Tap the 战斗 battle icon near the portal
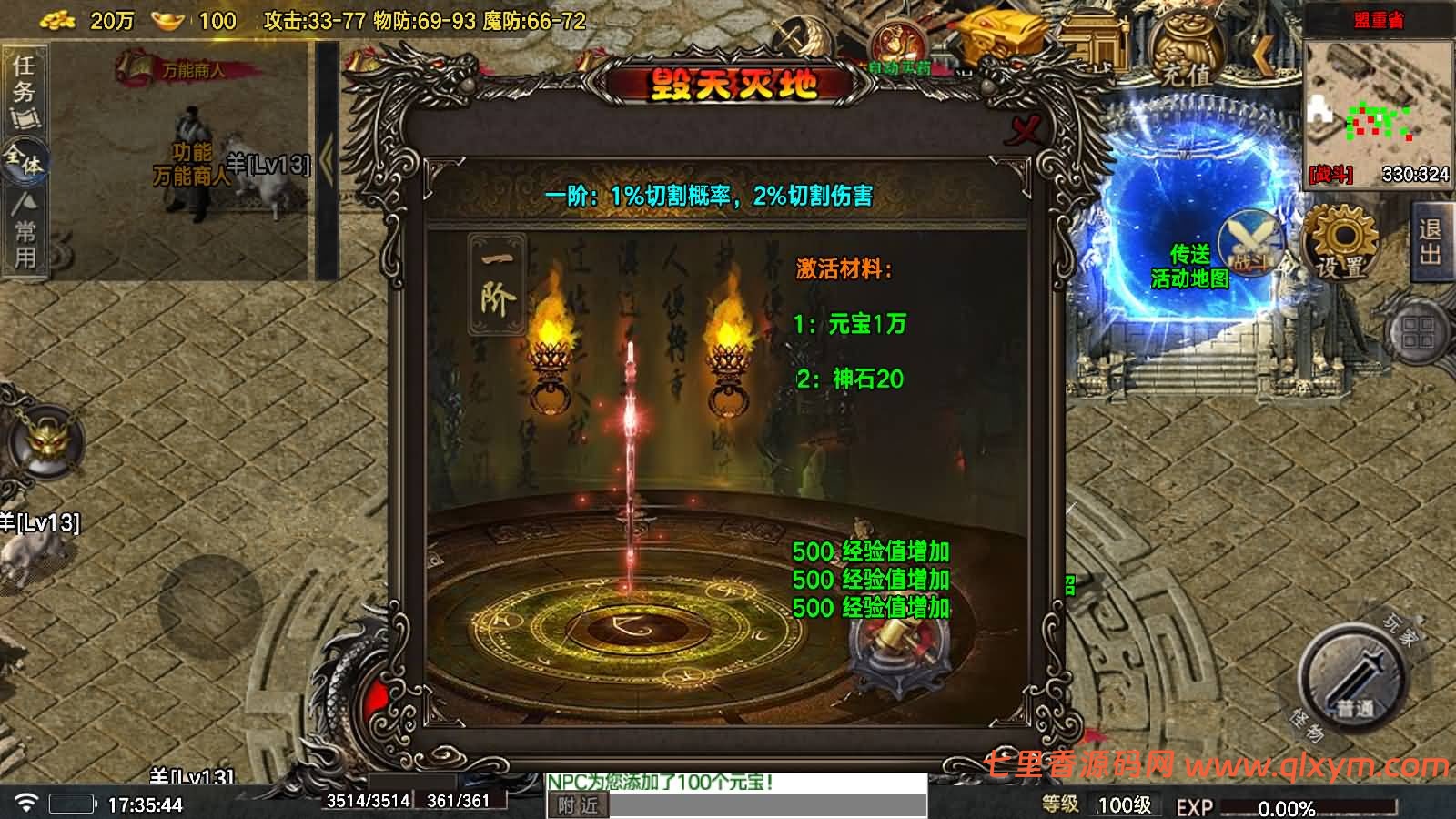 pos(1249,246)
